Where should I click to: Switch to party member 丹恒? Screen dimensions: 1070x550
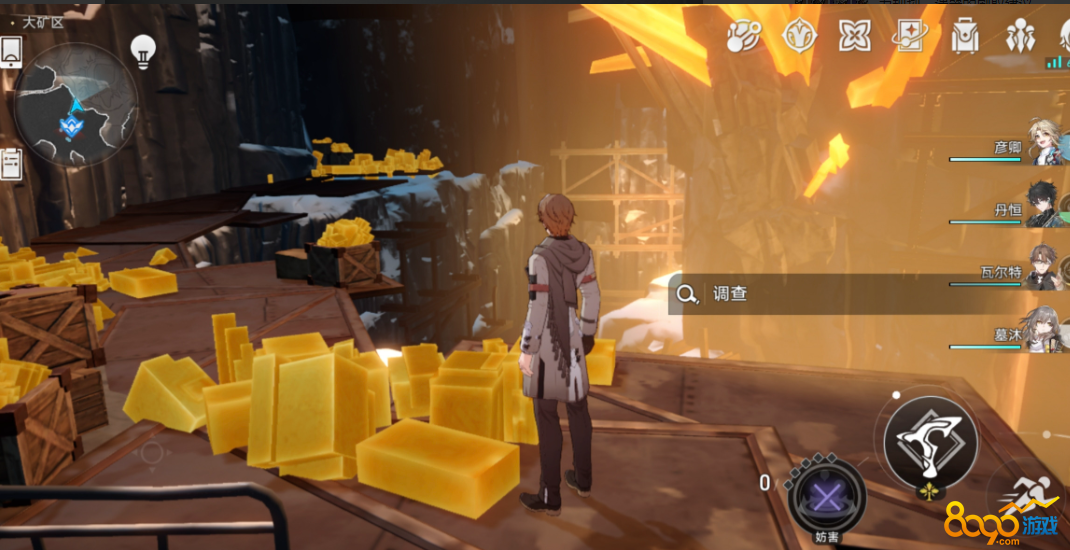tap(1043, 205)
